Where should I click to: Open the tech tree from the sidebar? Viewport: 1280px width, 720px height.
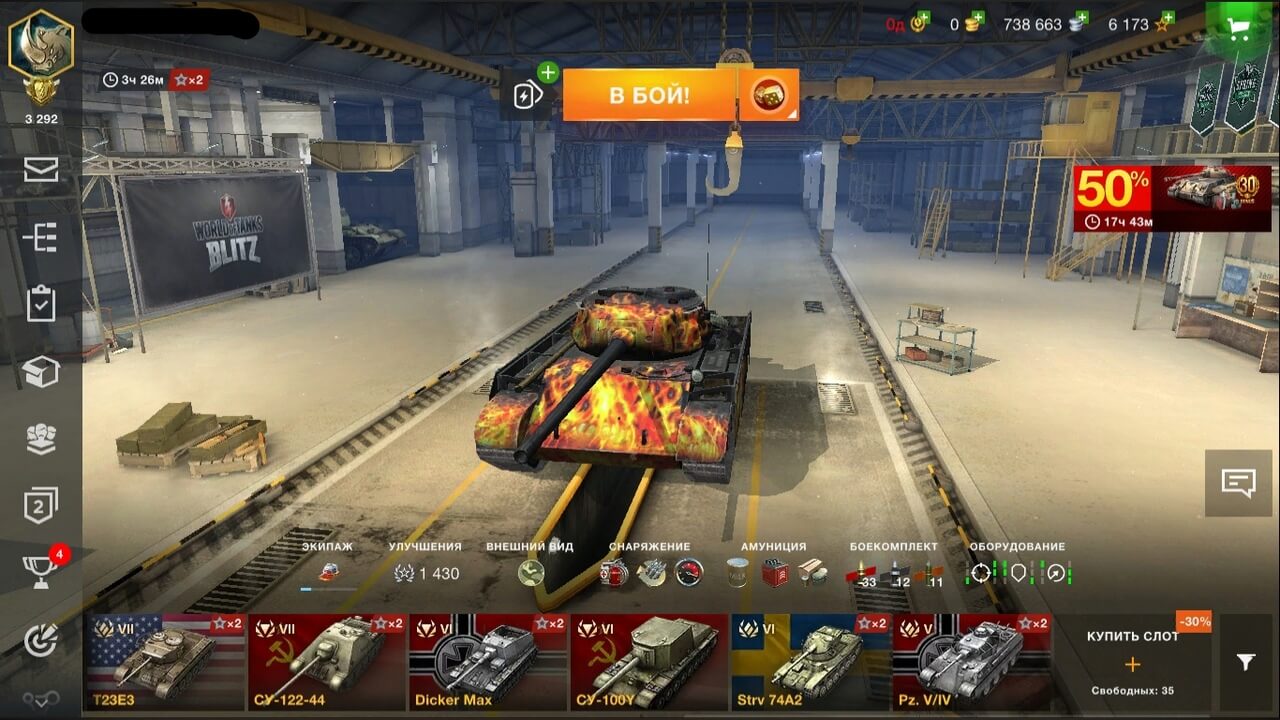tap(40, 238)
